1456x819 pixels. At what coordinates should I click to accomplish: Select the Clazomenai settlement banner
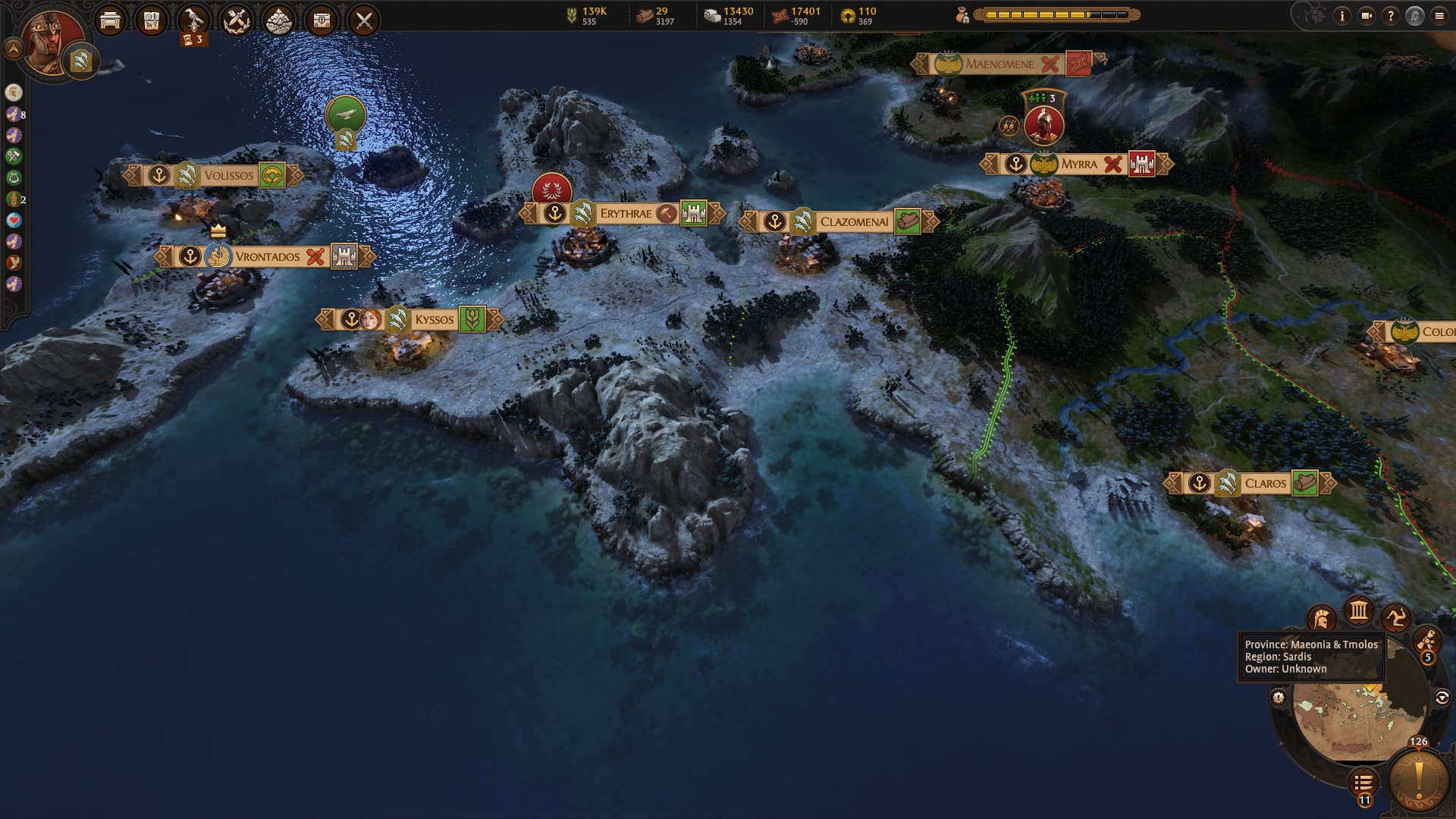[853, 221]
